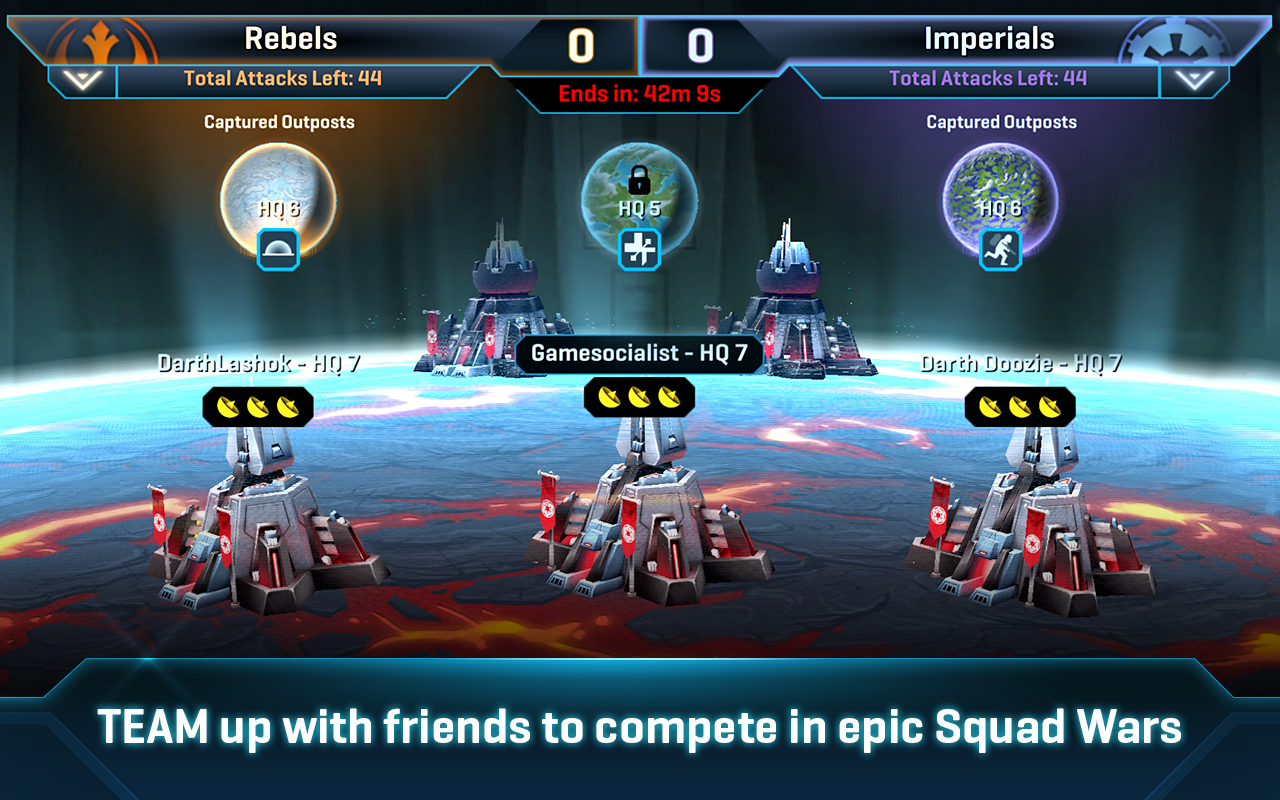The width and height of the screenshot is (1280, 800).
Task: Select the shield icon on the Rebels outpost planet
Action: [x=278, y=250]
